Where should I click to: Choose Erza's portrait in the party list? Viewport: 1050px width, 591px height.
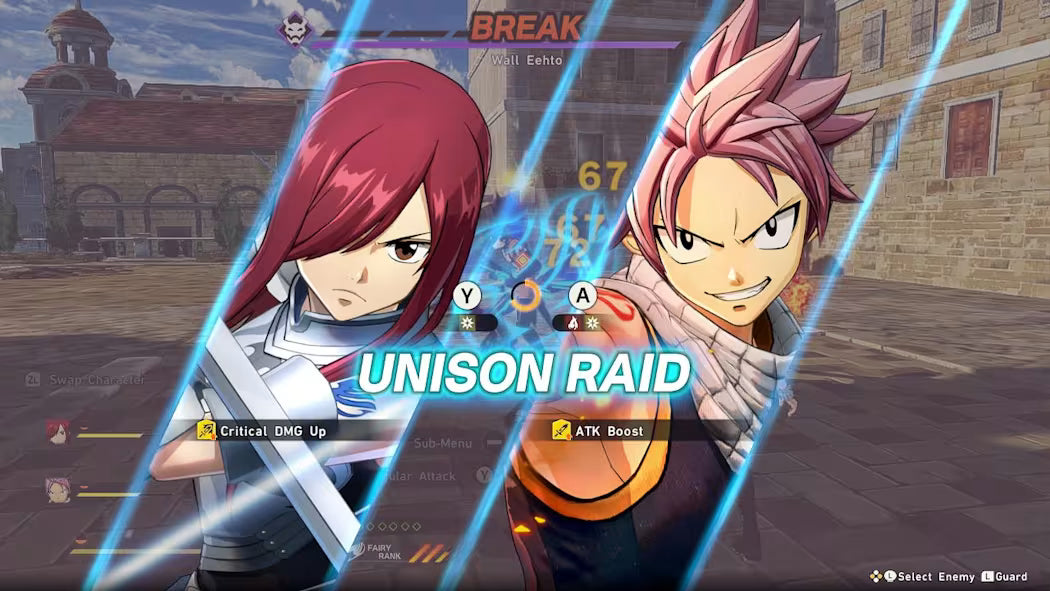tap(57, 431)
